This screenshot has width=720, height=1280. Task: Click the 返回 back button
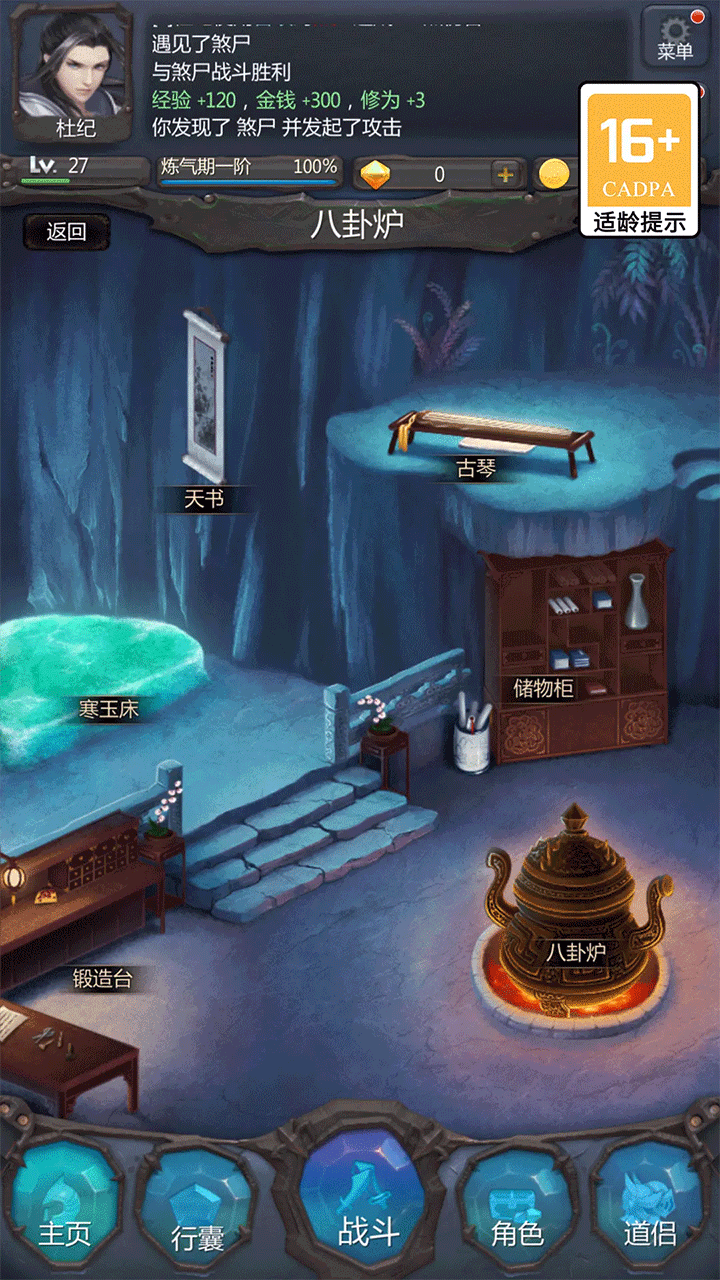(66, 232)
